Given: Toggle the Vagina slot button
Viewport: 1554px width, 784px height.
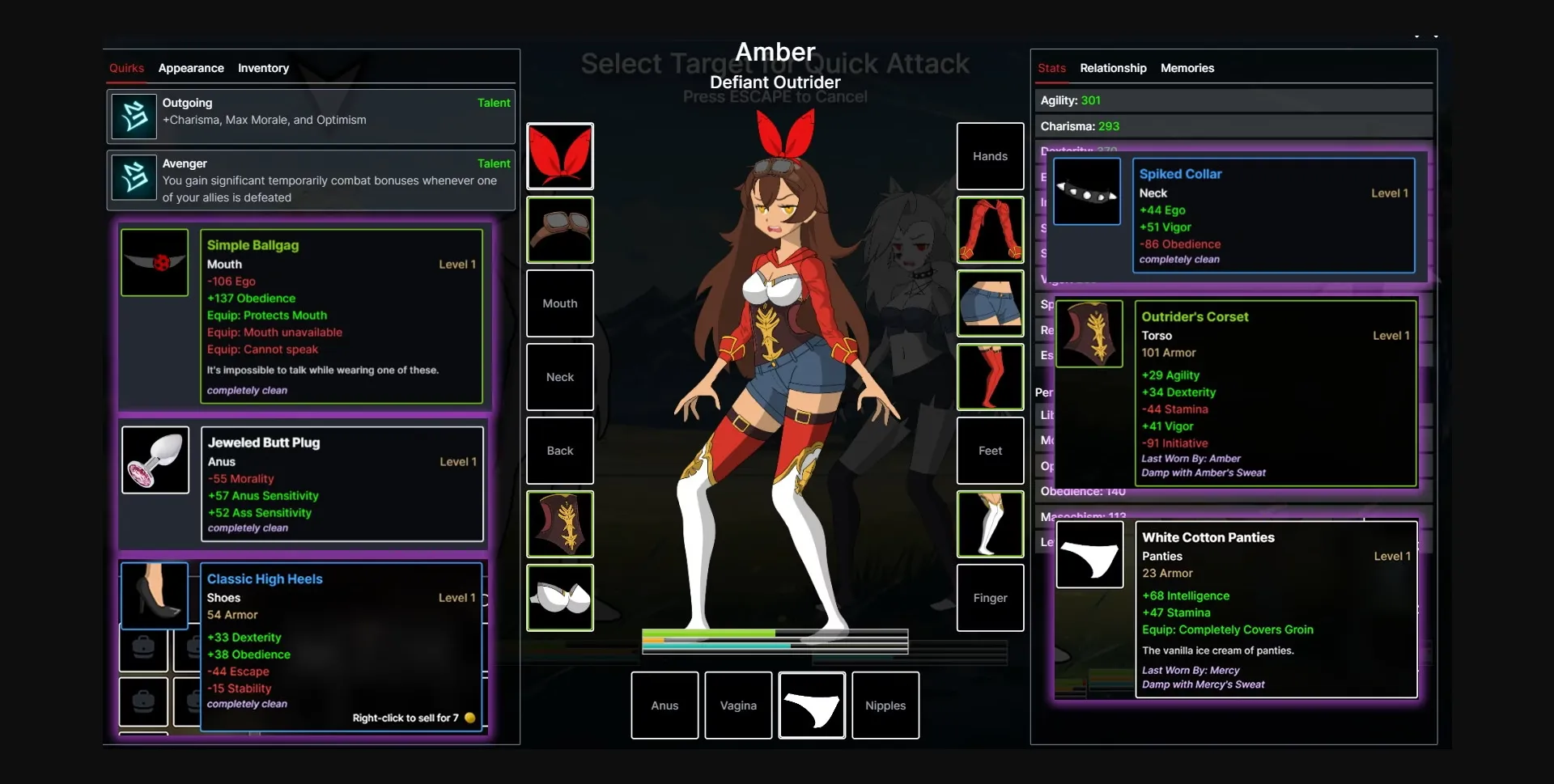Looking at the screenshot, I should tap(737, 705).
